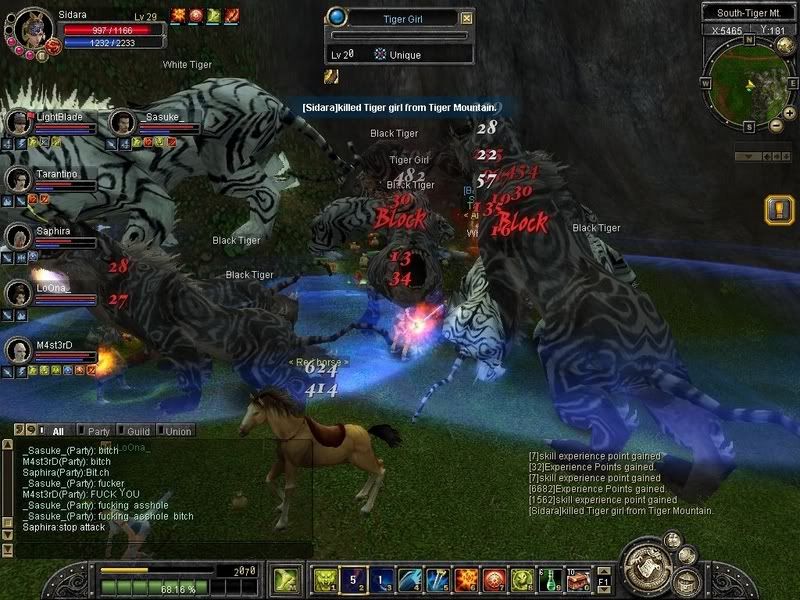800x600 pixels.
Task: Switch chat to the Party tab
Action: (x=98, y=431)
